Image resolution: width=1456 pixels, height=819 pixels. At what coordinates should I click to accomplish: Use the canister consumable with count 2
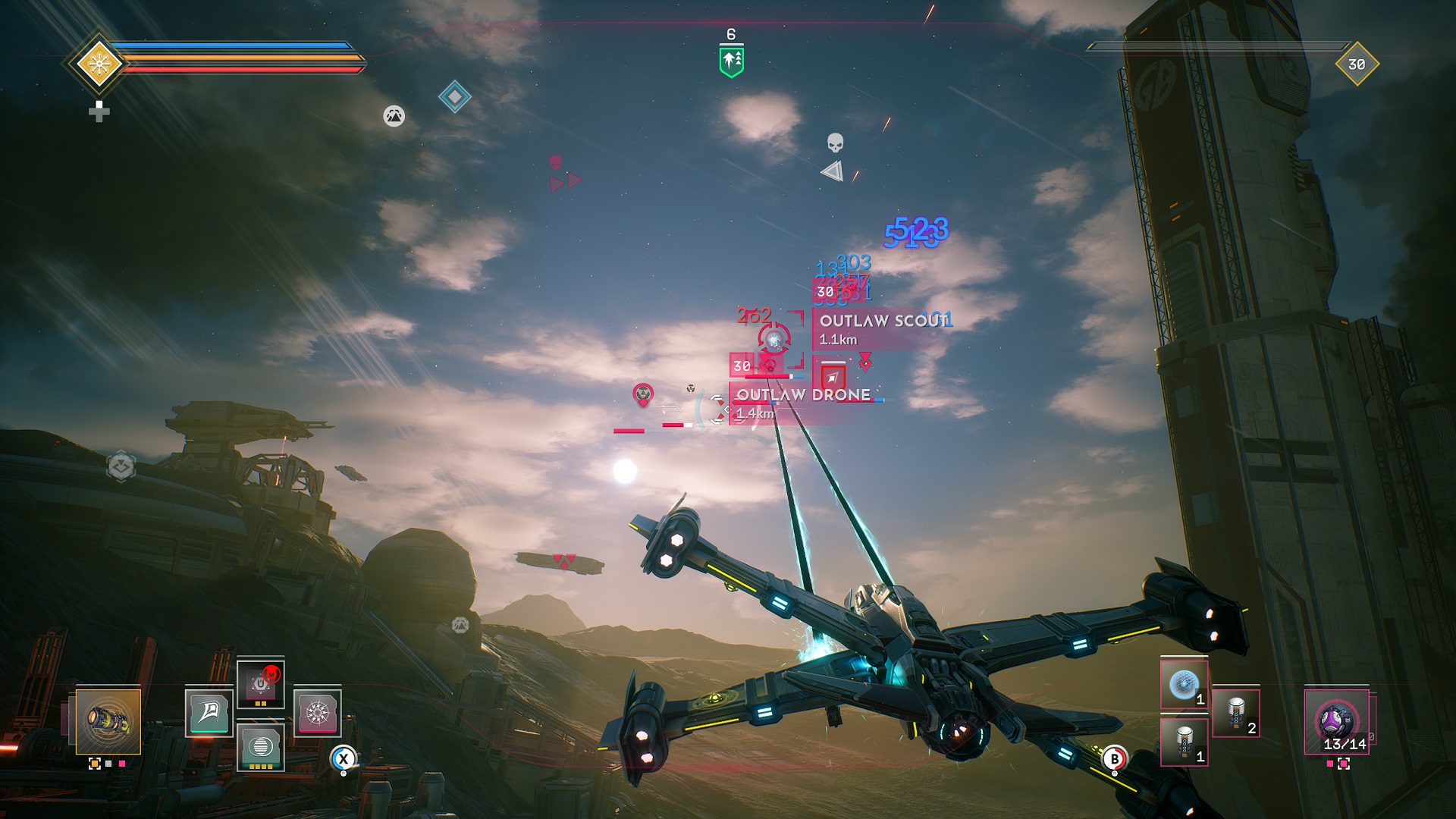point(1235,713)
